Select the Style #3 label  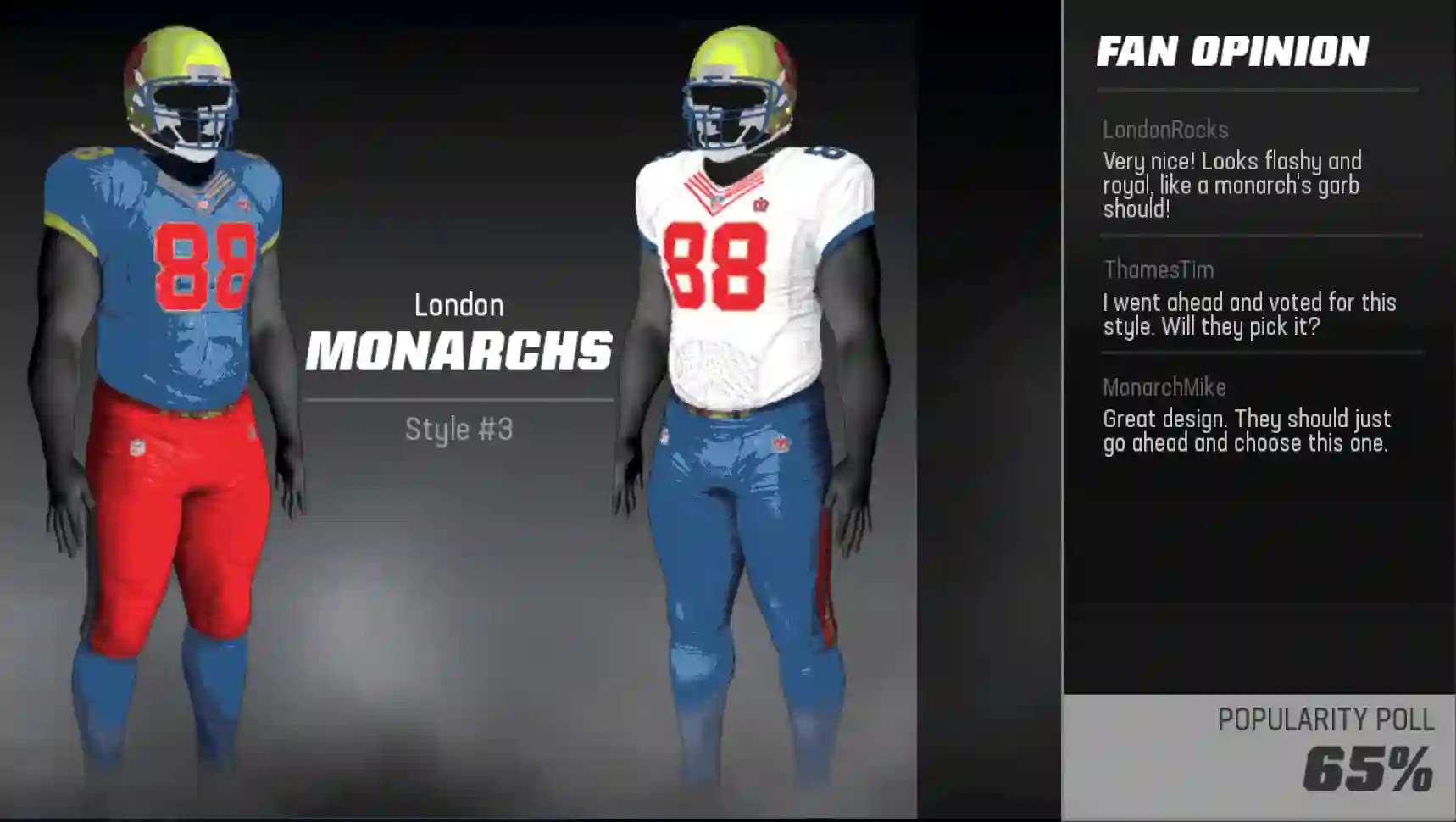pyautogui.click(x=462, y=430)
